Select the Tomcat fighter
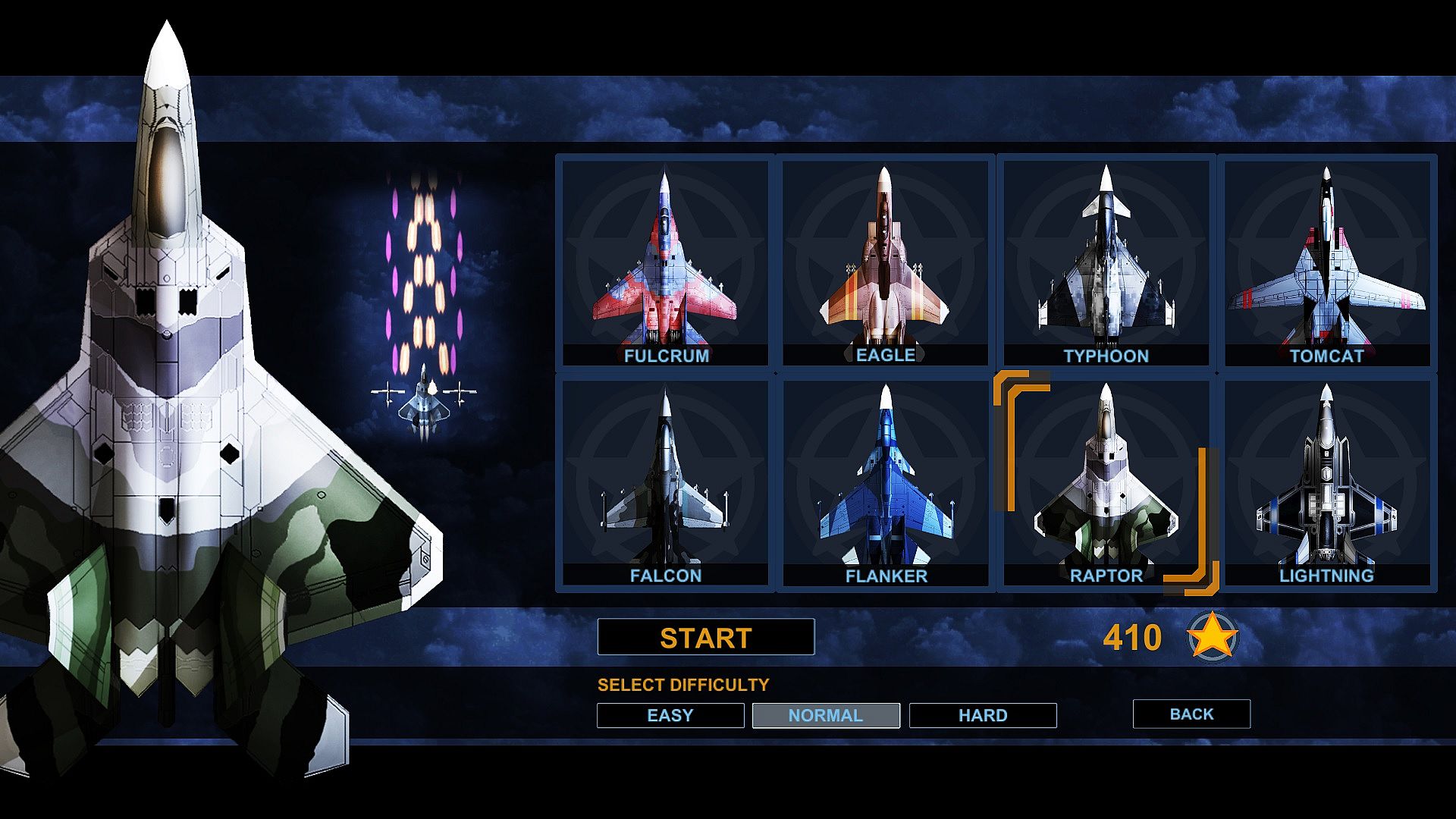 click(1326, 262)
